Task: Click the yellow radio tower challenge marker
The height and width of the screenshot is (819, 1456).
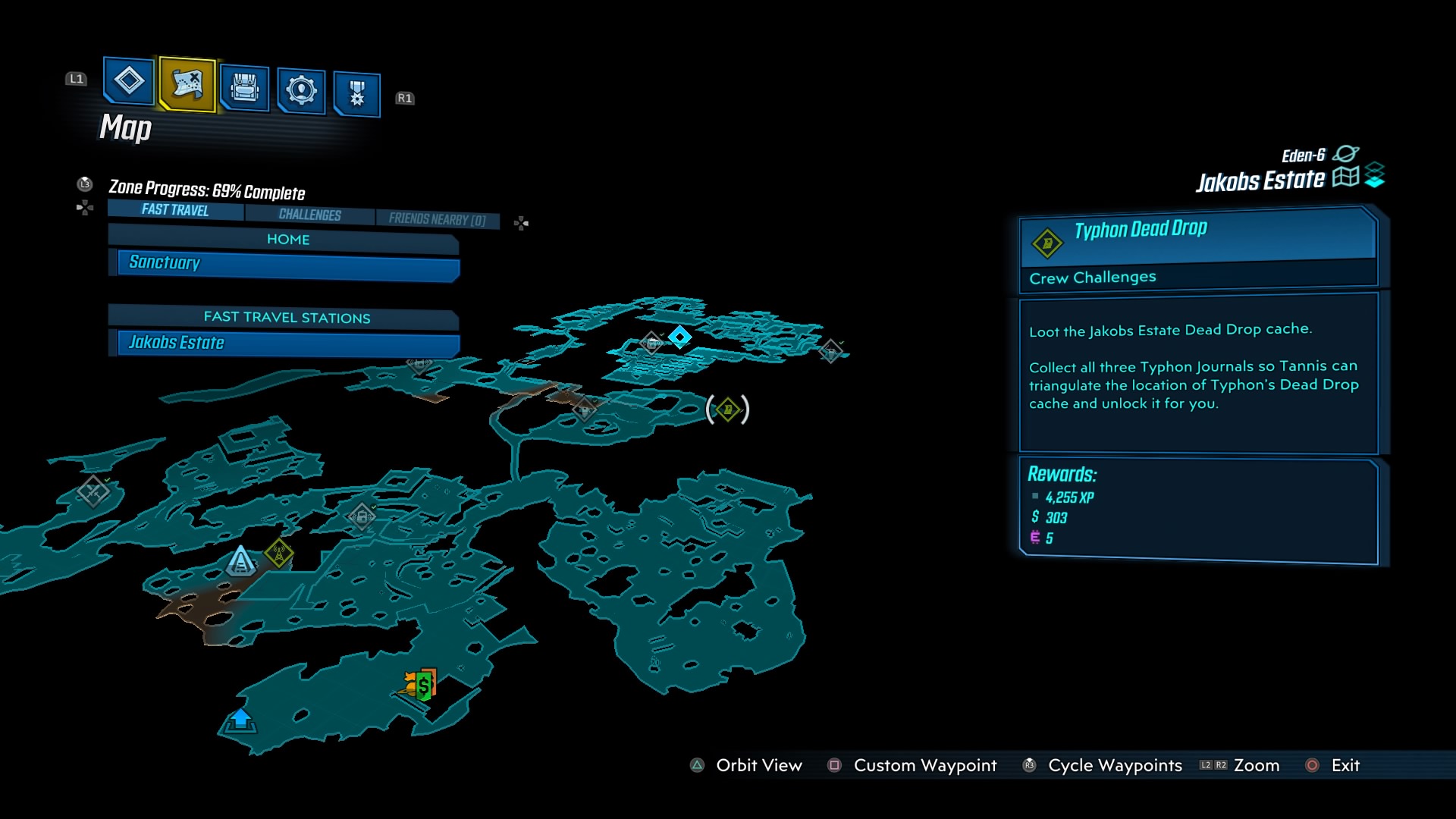Action: (279, 553)
